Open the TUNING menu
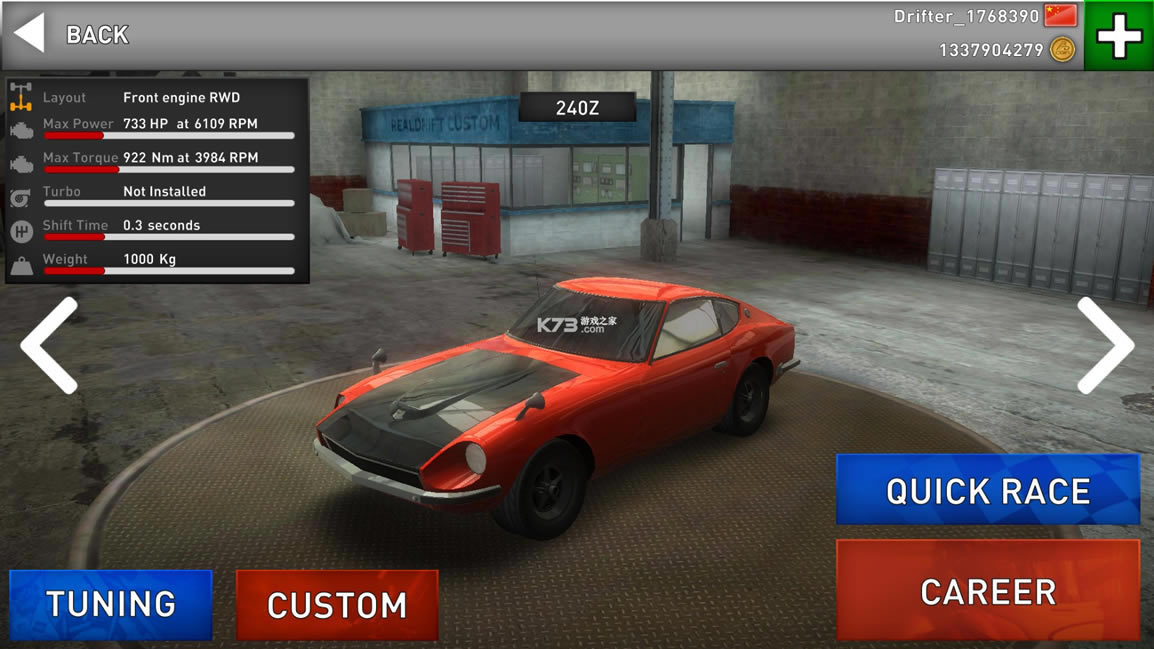Image resolution: width=1154 pixels, height=649 pixels. click(x=111, y=604)
